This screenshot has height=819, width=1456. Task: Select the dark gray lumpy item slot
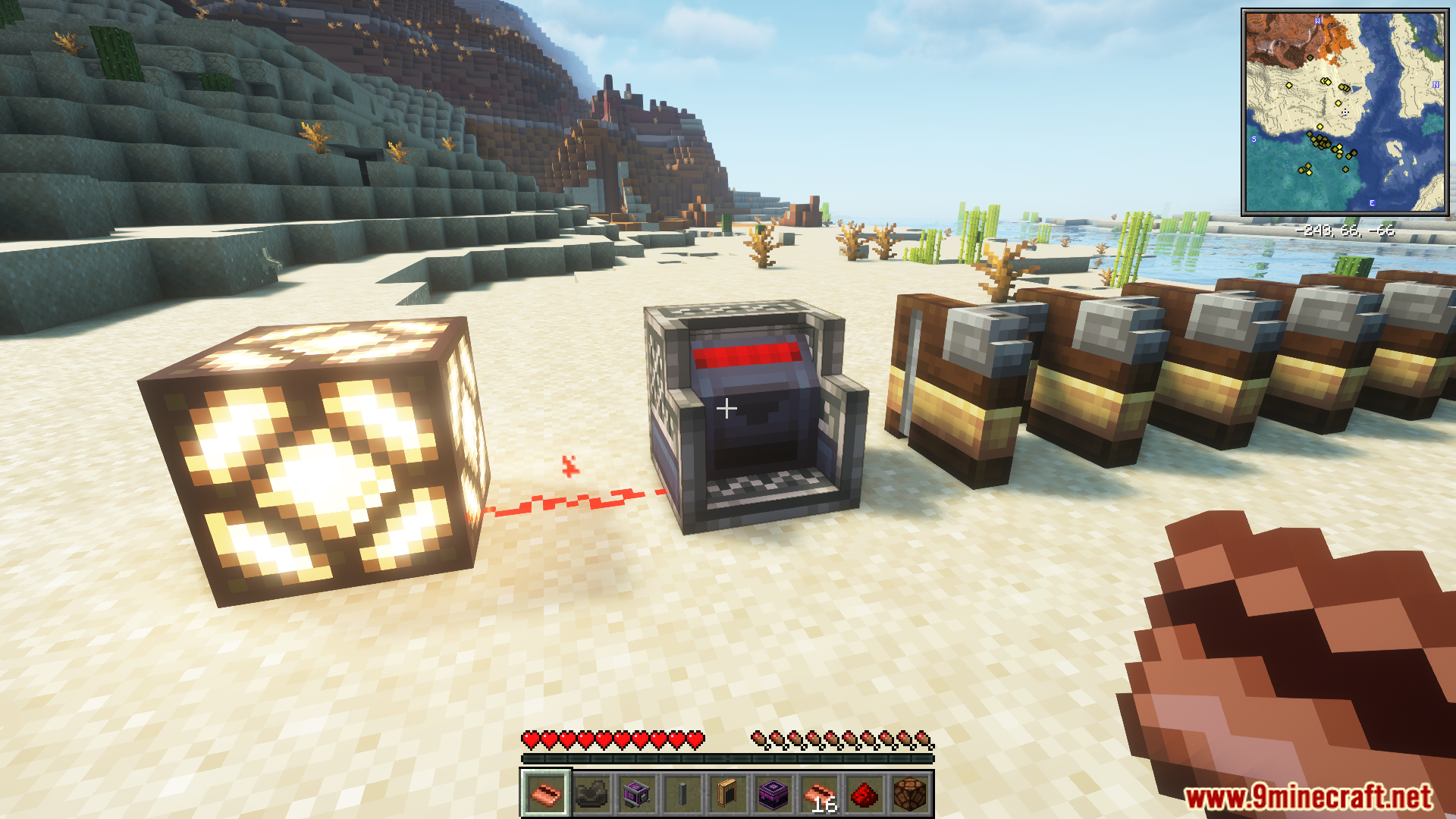(591, 794)
